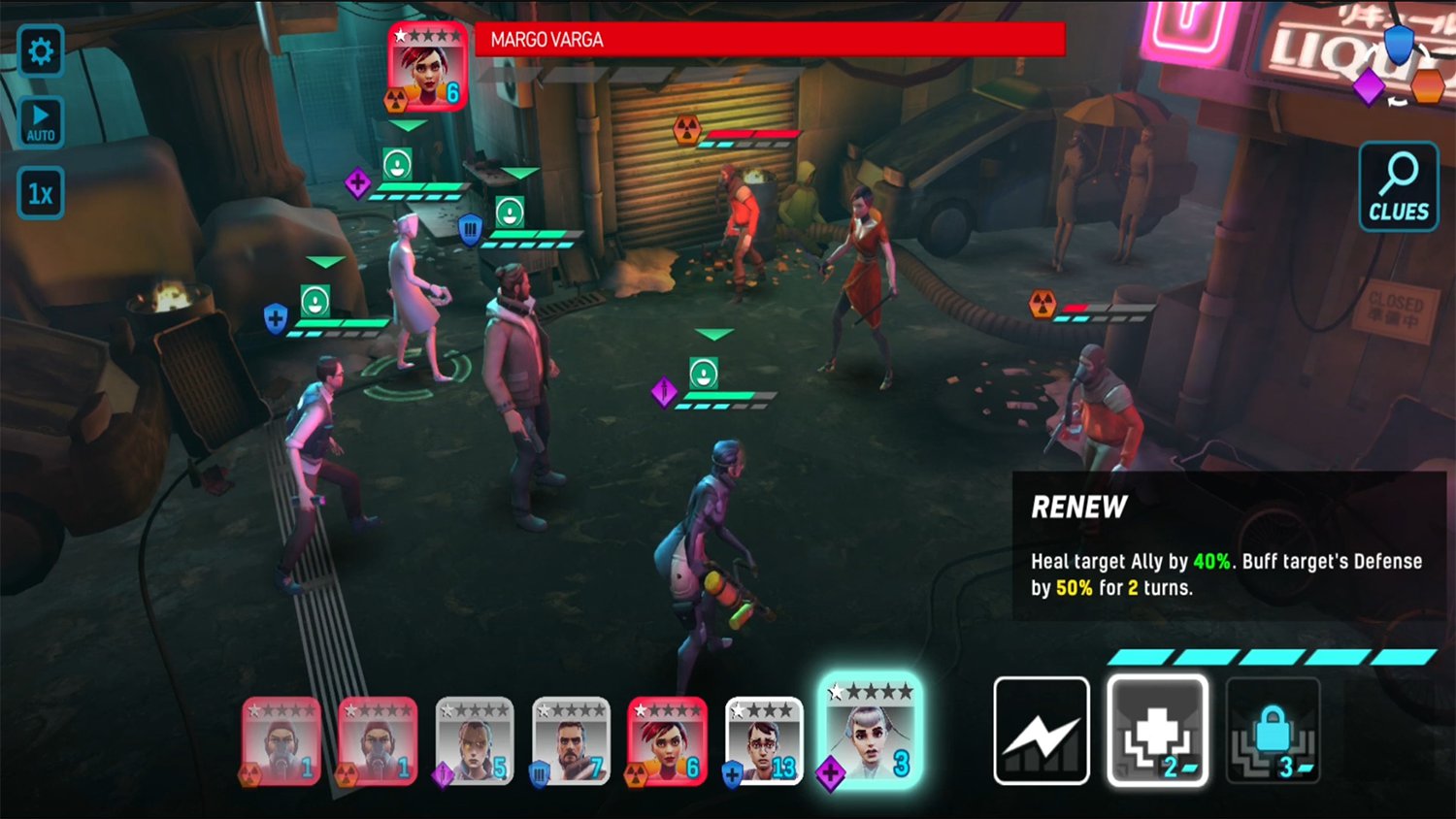Toggle AUTO battle mode

click(x=40, y=119)
